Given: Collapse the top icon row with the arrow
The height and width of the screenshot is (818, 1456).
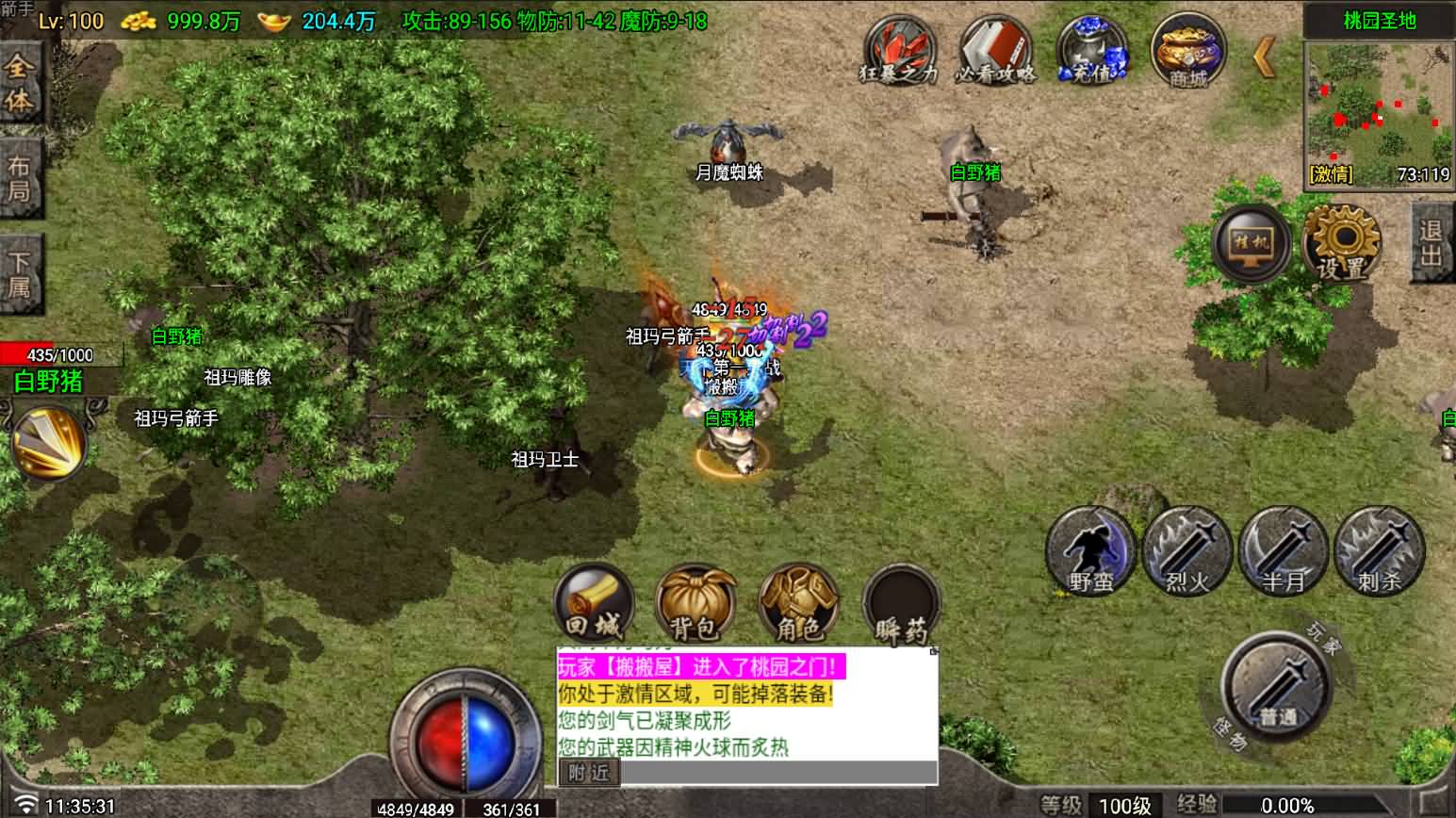Looking at the screenshot, I should pos(1265,57).
